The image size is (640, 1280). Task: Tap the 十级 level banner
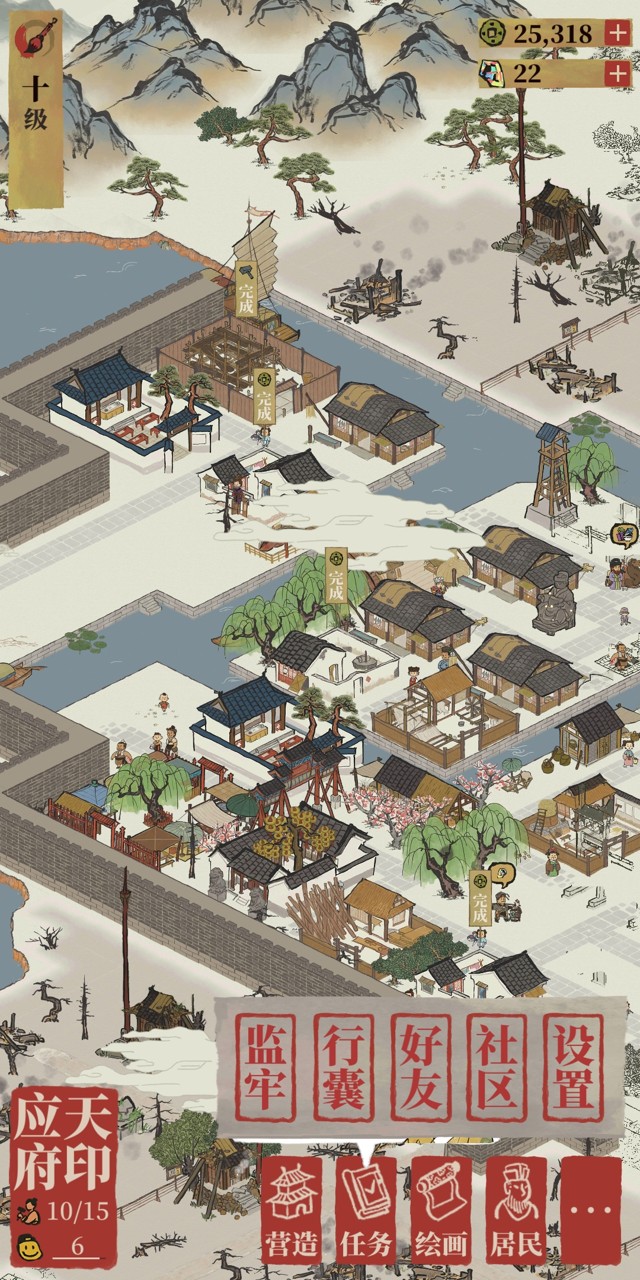(x=36, y=105)
